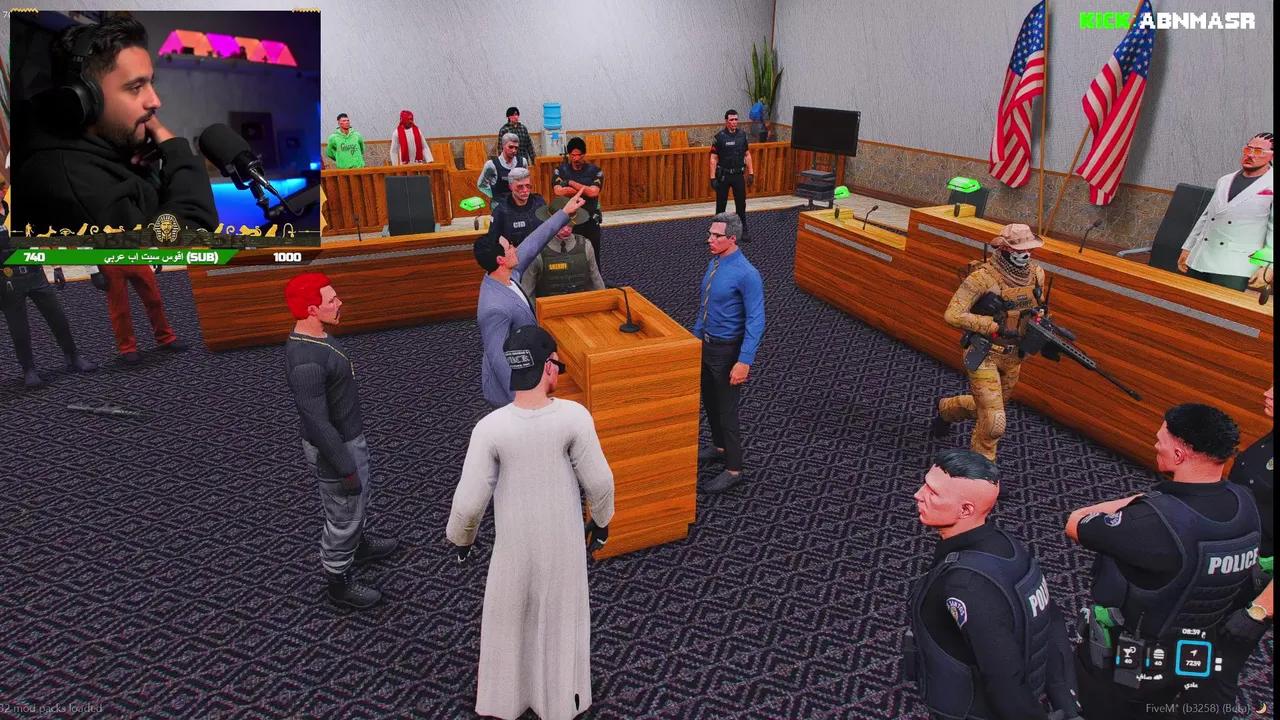Click the 740 counter on the green bar

click(x=35, y=257)
